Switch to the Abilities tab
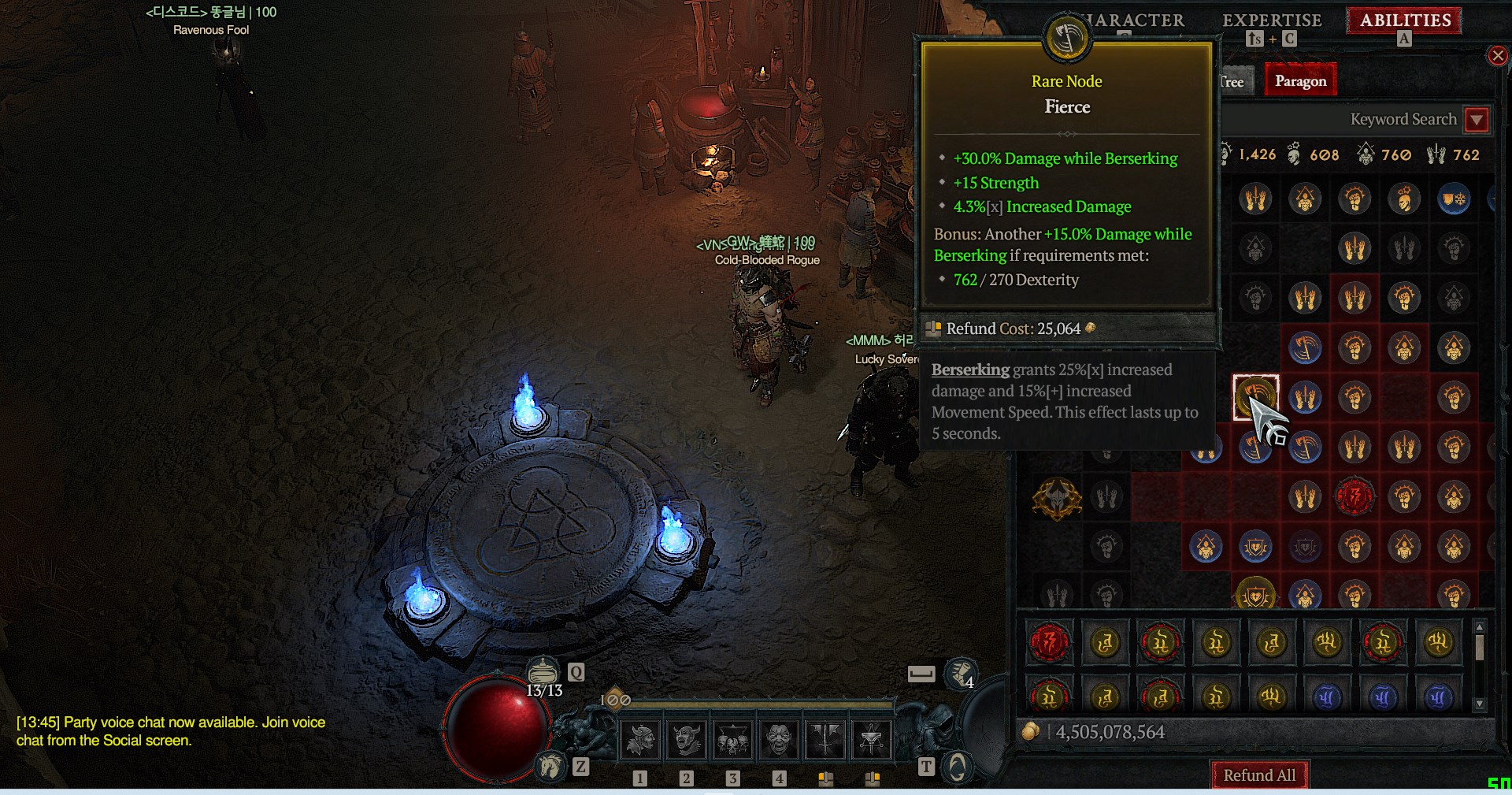 [x=1405, y=20]
